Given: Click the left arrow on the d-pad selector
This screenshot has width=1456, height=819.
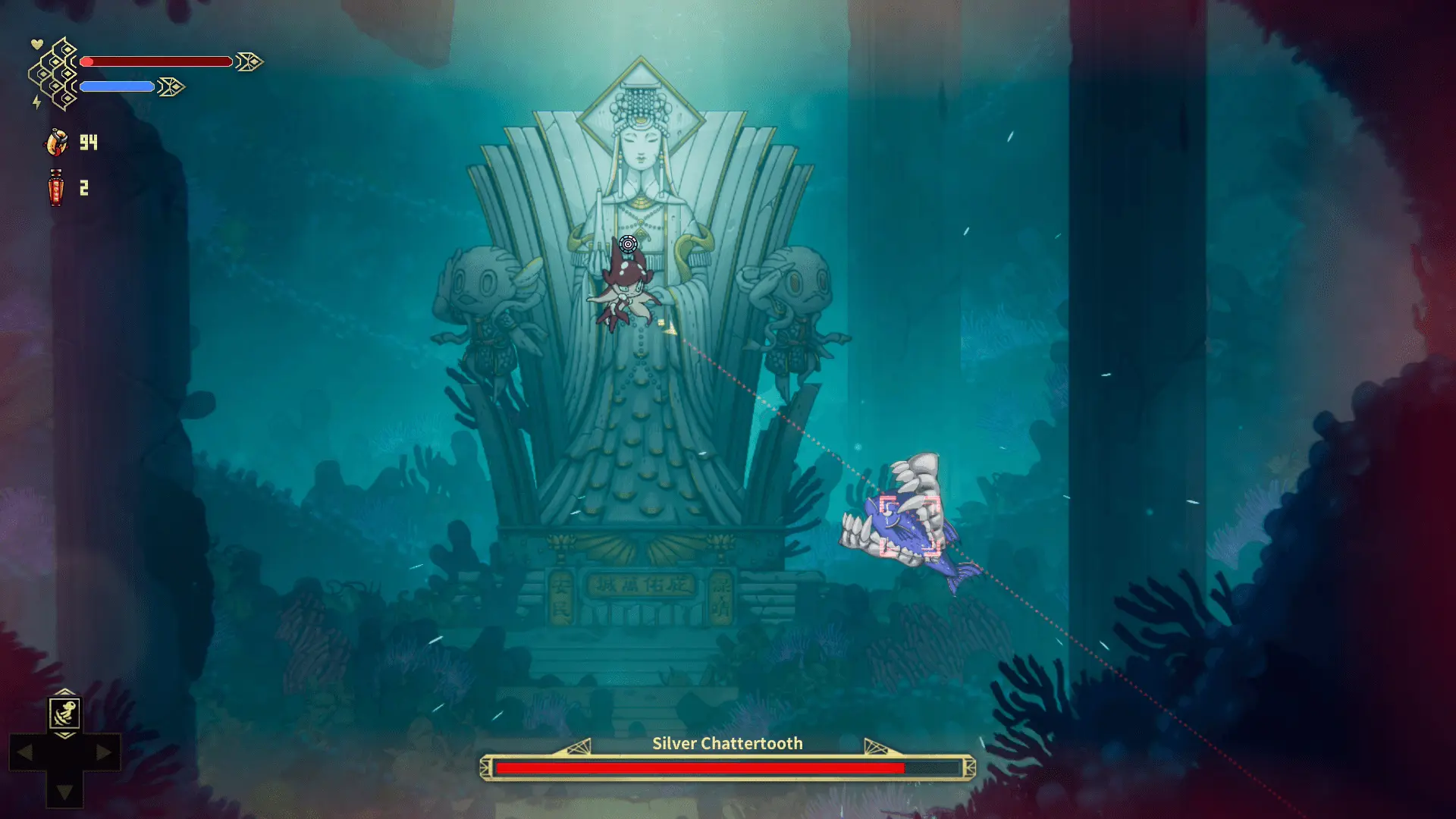Looking at the screenshot, I should point(25,753).
